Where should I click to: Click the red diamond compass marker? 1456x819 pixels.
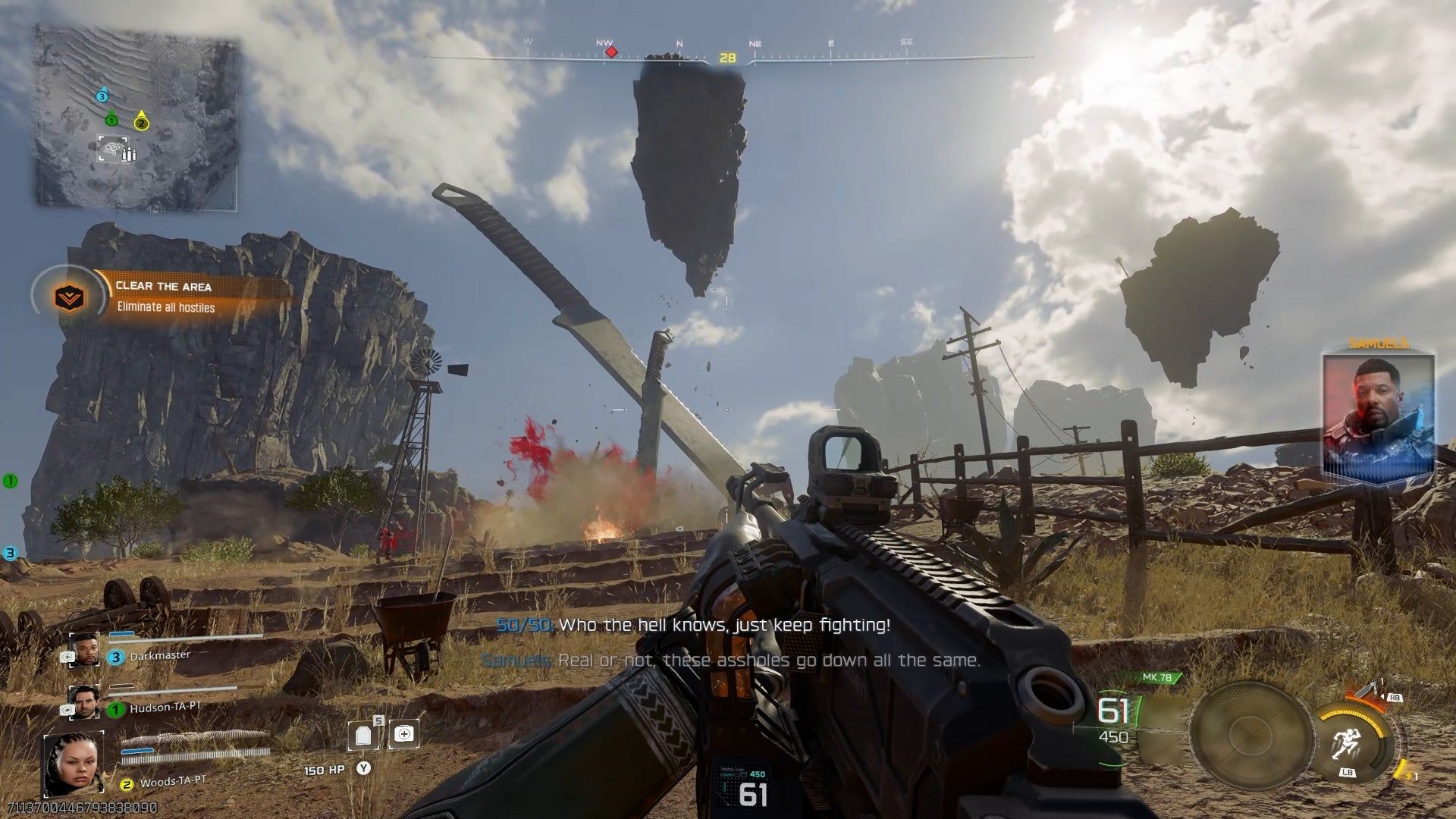pyautogui.click(x=610, y=52)
